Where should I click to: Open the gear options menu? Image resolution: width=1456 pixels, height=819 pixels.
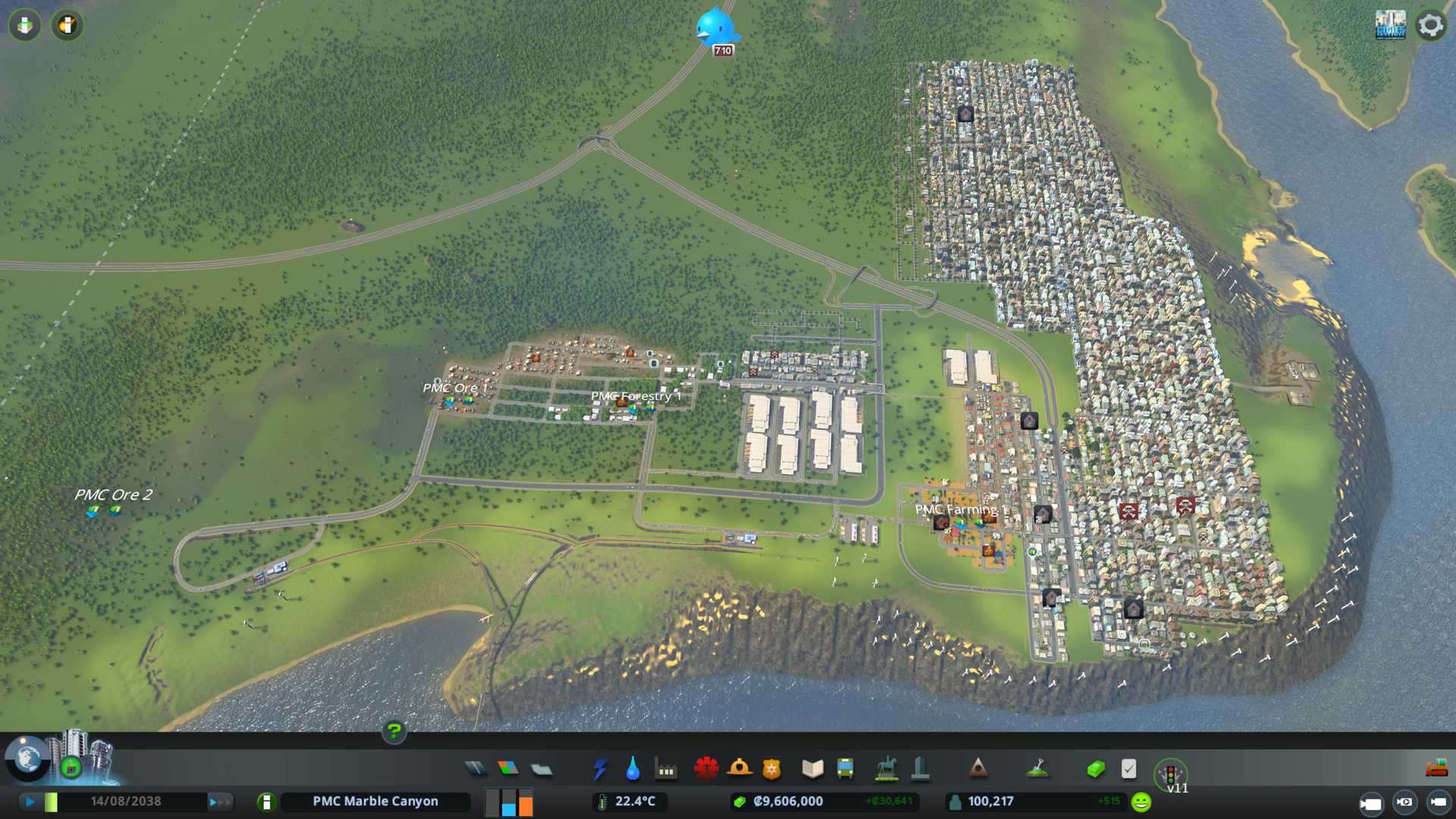point(1430,25)
